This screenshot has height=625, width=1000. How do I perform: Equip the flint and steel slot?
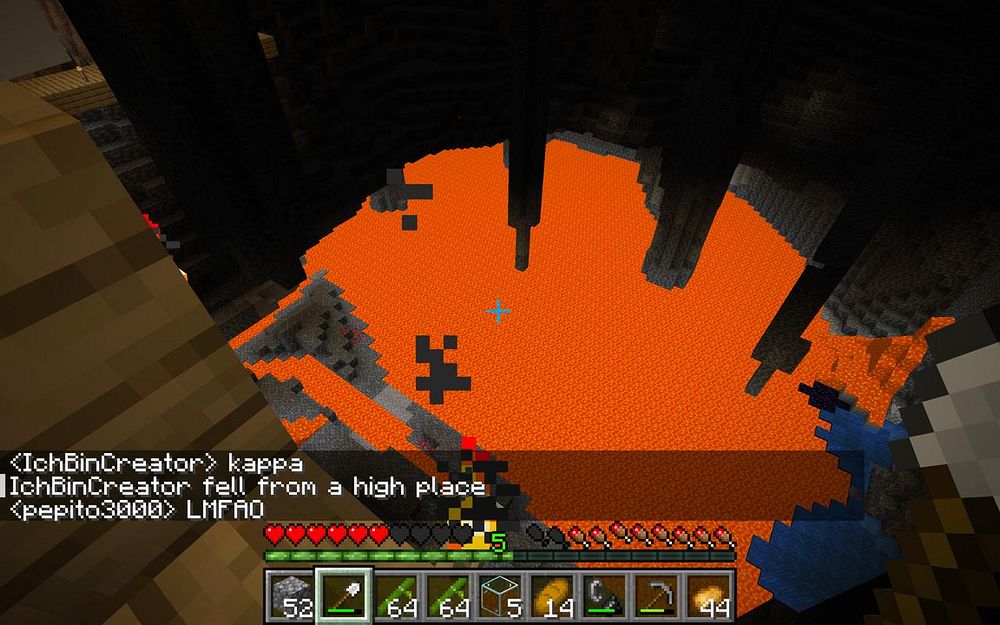[604, 595]
